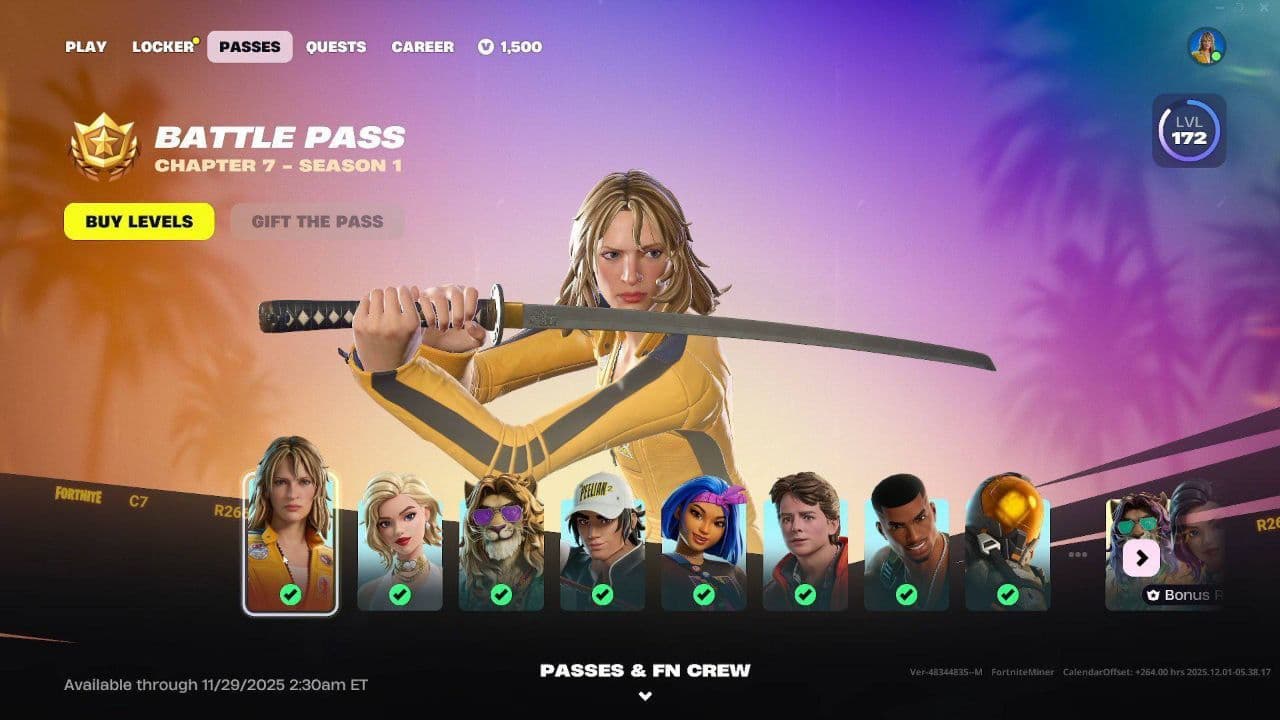Viewport: 1280px width, 720px height.
Task: Select the LVL 172 level badge
Action: pos(1188,130)
